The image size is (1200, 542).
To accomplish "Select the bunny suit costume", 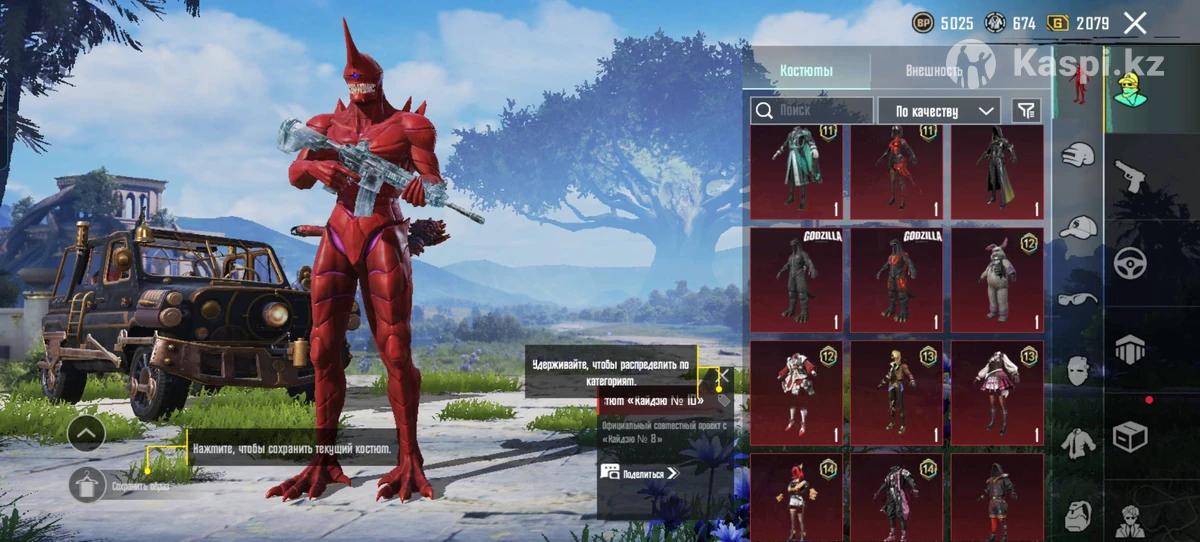I will (x=996, y=279).
